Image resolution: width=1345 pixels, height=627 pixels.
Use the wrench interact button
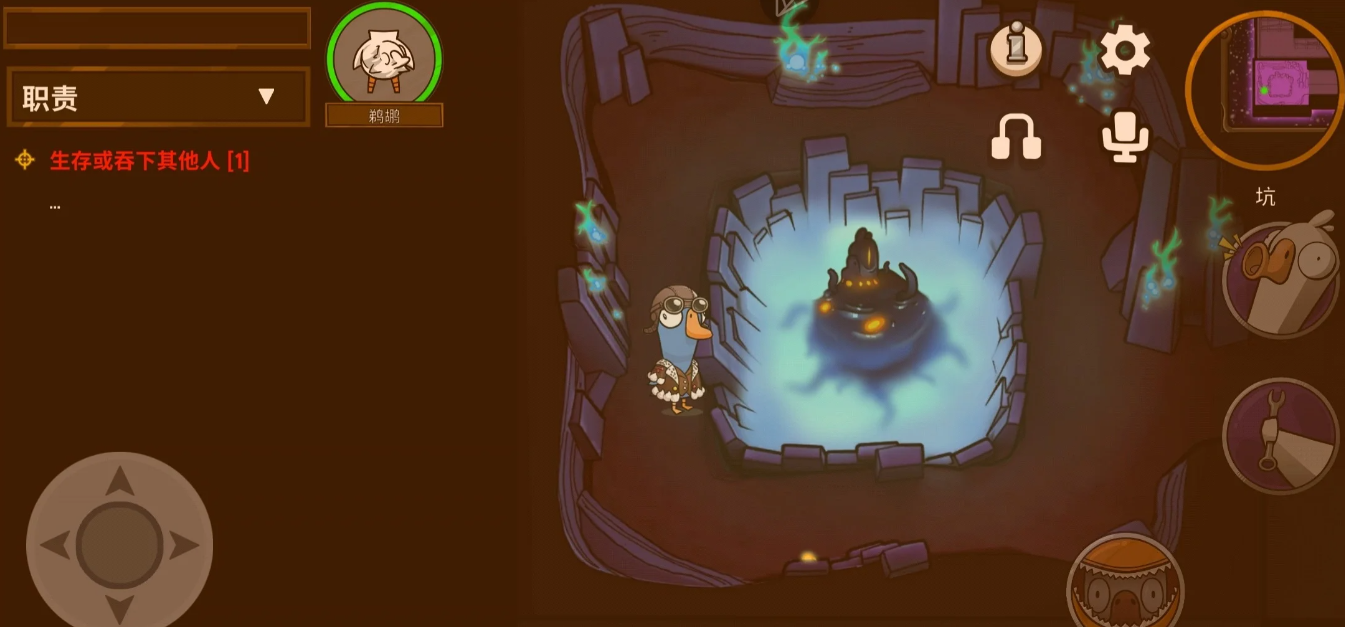(1281, 435)
